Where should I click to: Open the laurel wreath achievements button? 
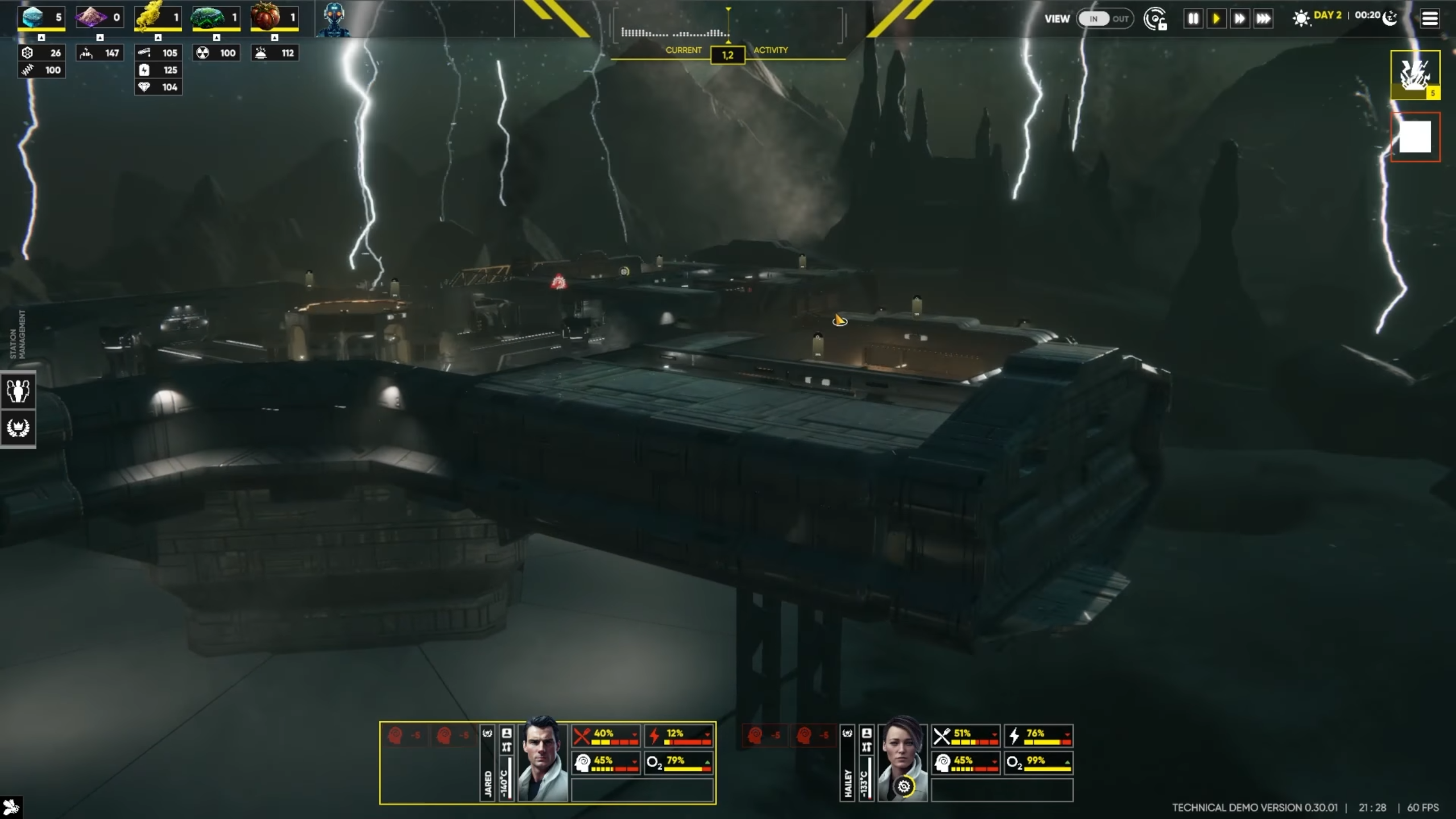click(x=18, y=427)
